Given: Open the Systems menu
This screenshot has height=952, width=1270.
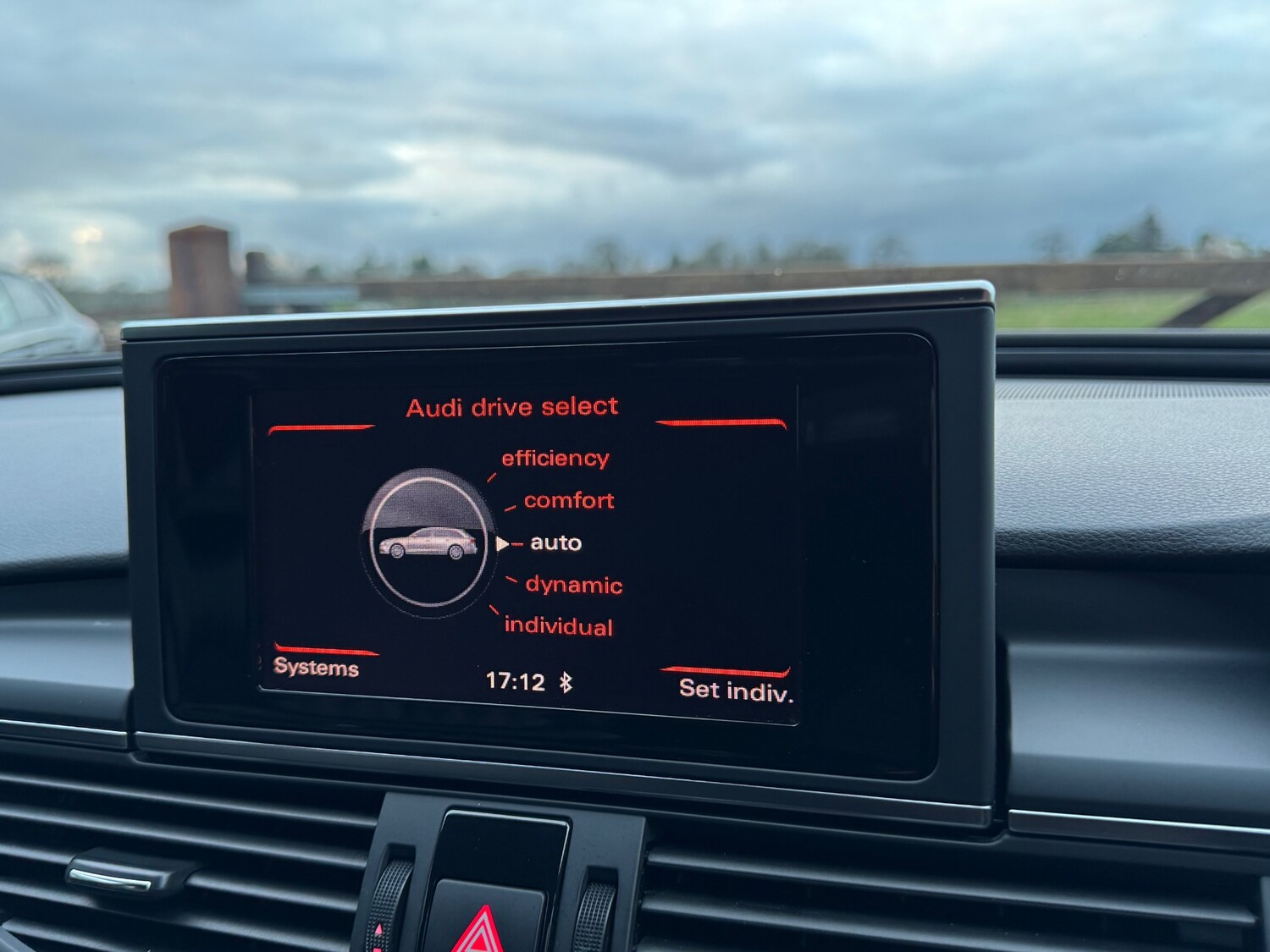Looking at the screenshot, I should 316,668.
